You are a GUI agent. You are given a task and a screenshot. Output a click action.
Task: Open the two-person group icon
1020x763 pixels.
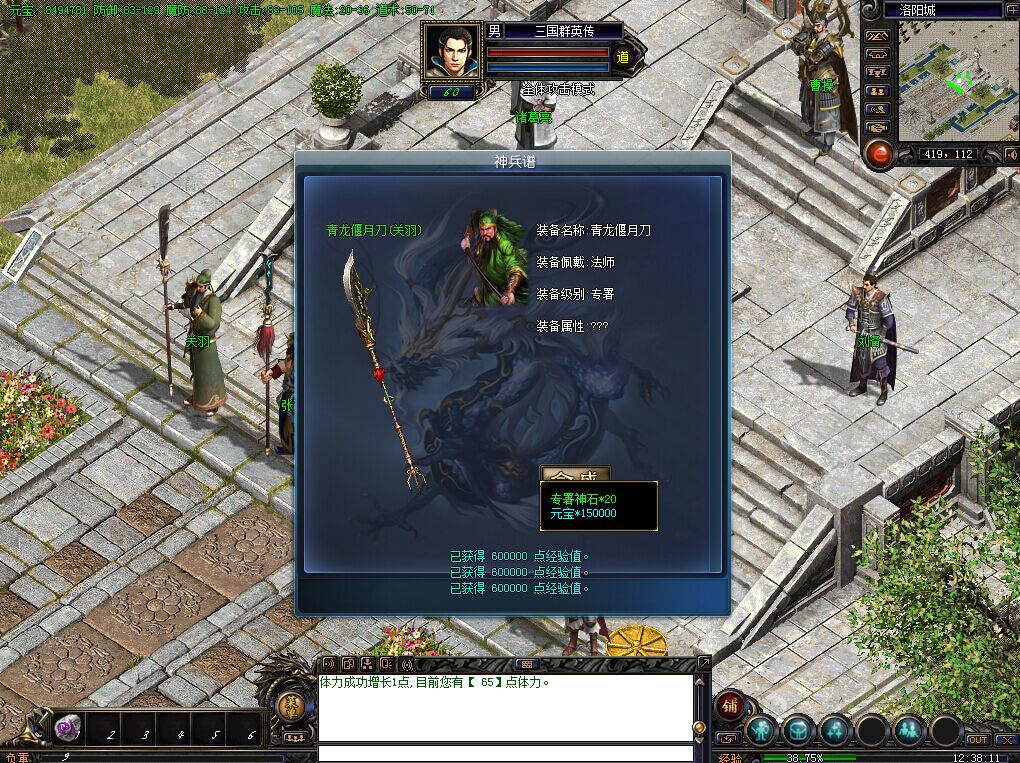[x=908, y=731]
